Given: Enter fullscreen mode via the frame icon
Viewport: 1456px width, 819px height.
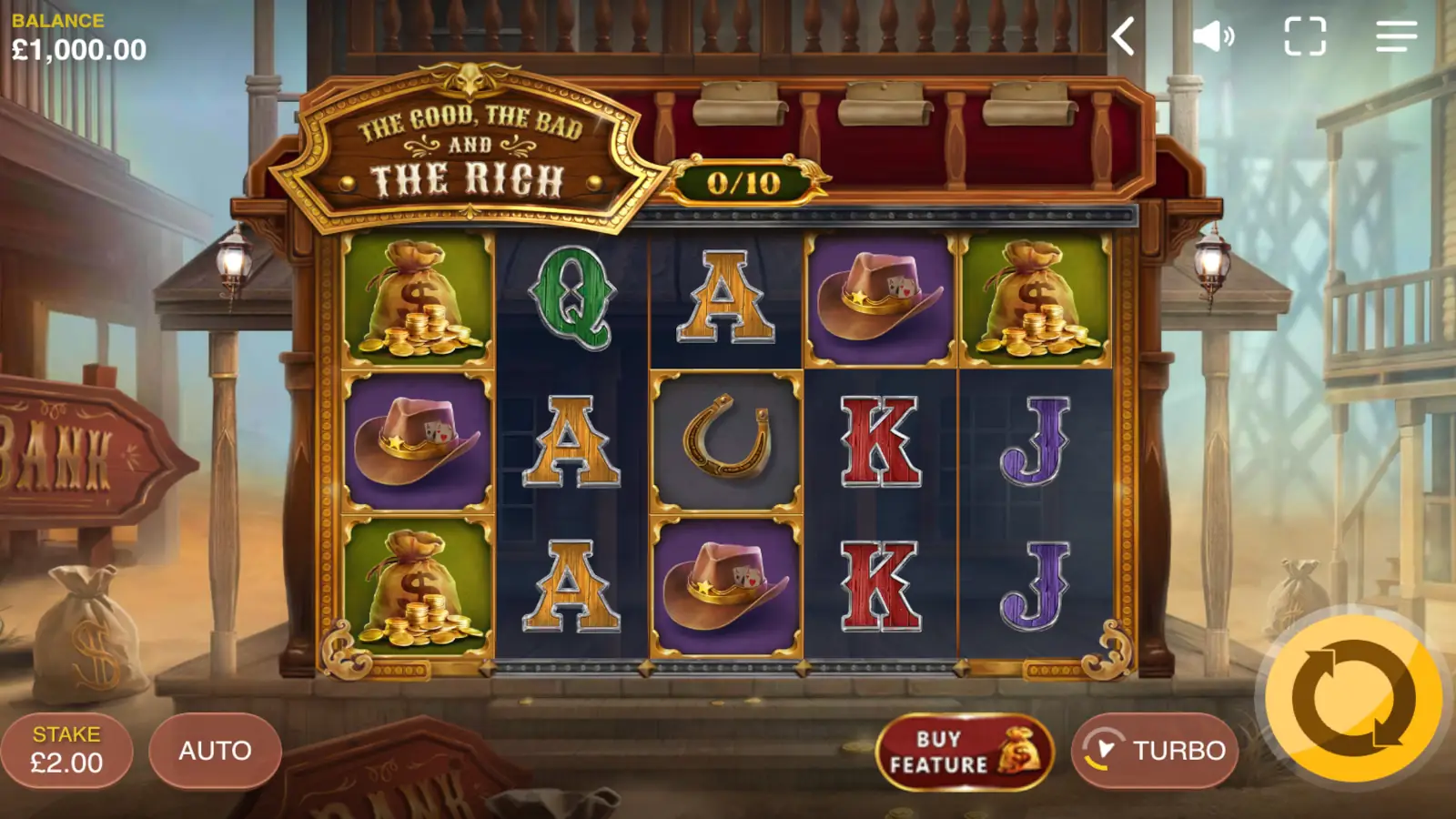Looking at the screenshot, I should coord(1305,35).
